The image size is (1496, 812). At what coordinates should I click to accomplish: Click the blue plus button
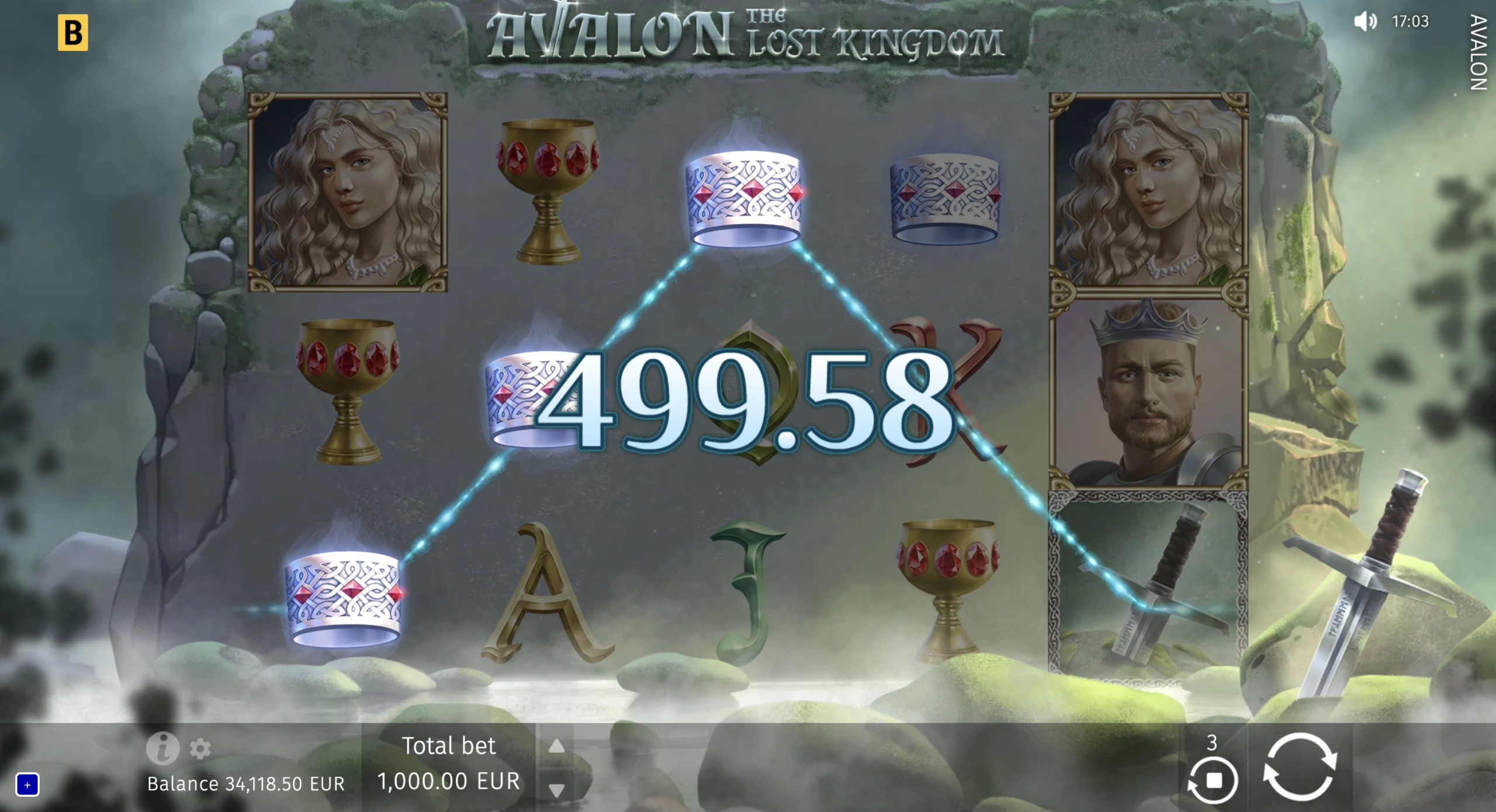(x=27, y=785)
